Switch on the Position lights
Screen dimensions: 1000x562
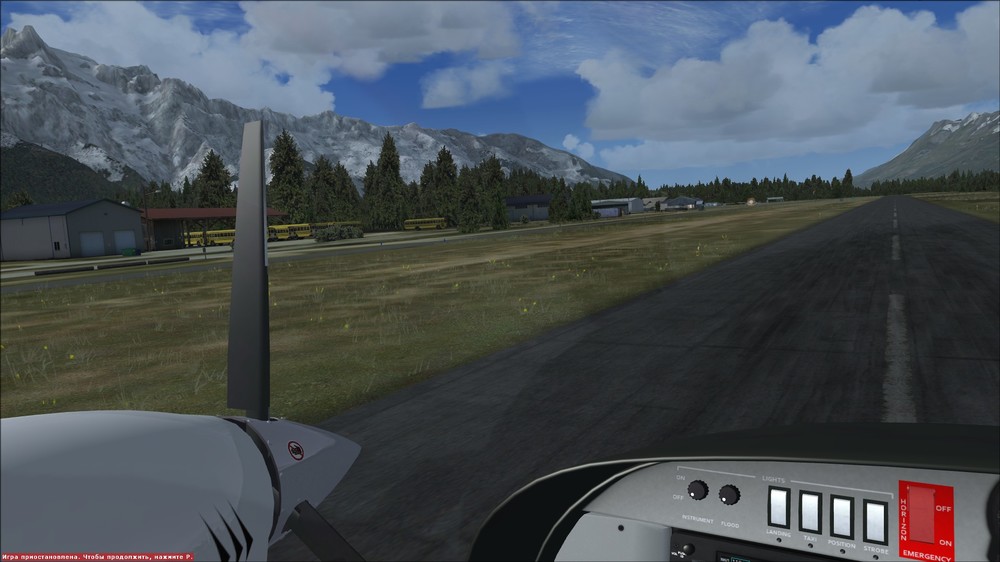[x=842, y=517]
